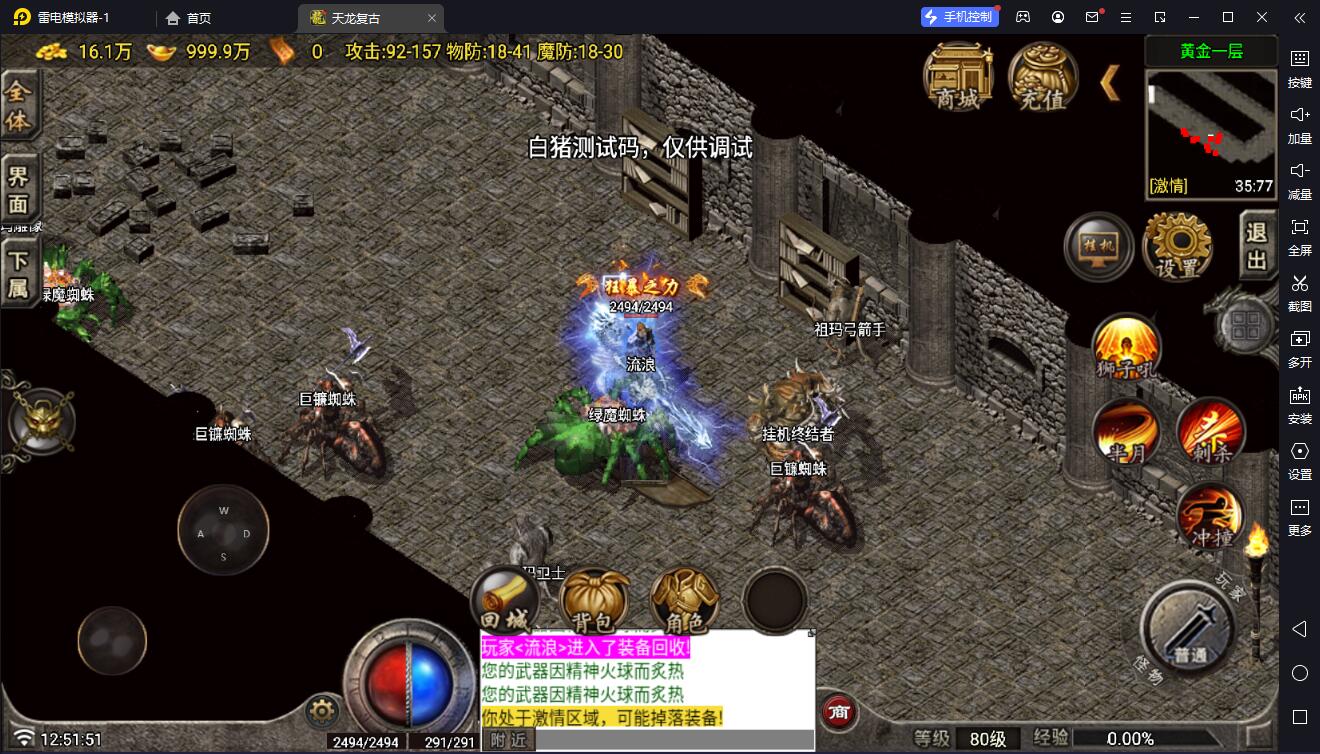Toggle 挂机 auto-battle
The height and width of the screenshot is (754, 1320).
click(x=1098, y=246)
